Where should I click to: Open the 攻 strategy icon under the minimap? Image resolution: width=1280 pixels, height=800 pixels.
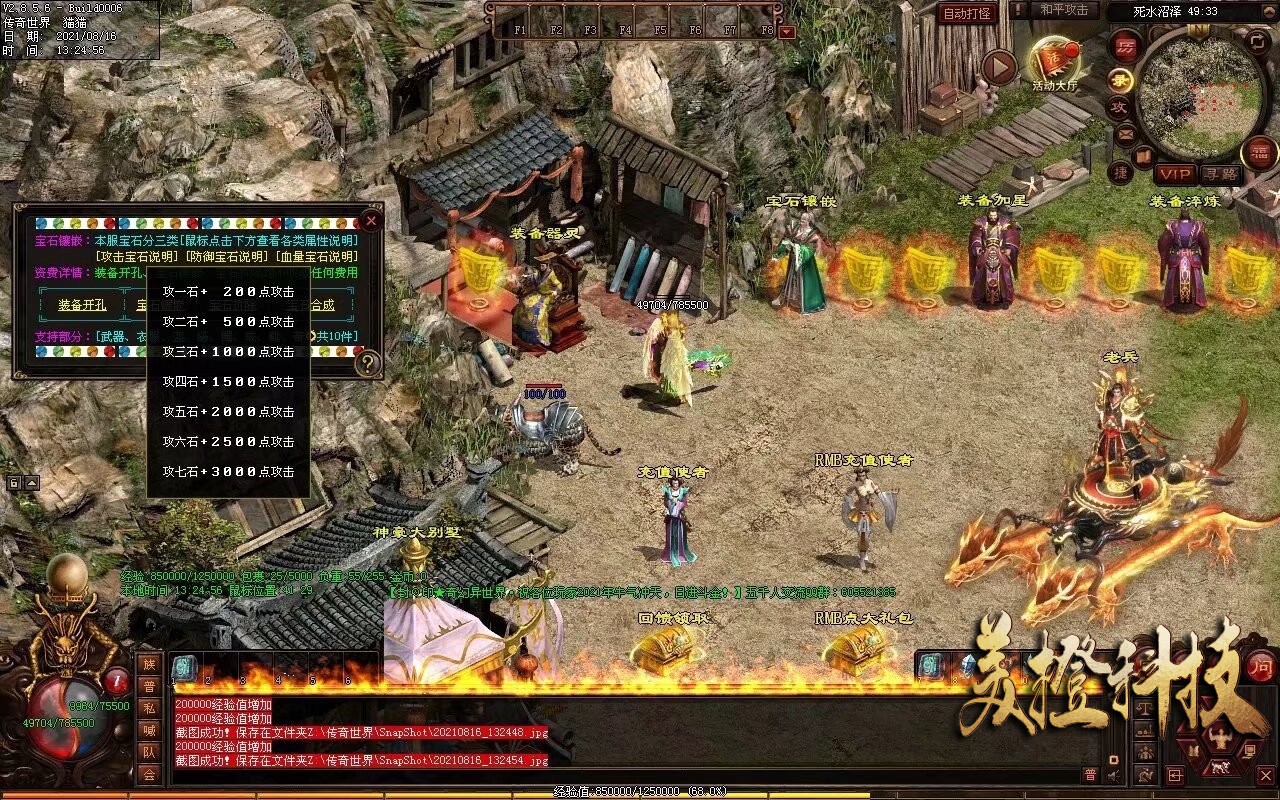(x=1121, y=106)
